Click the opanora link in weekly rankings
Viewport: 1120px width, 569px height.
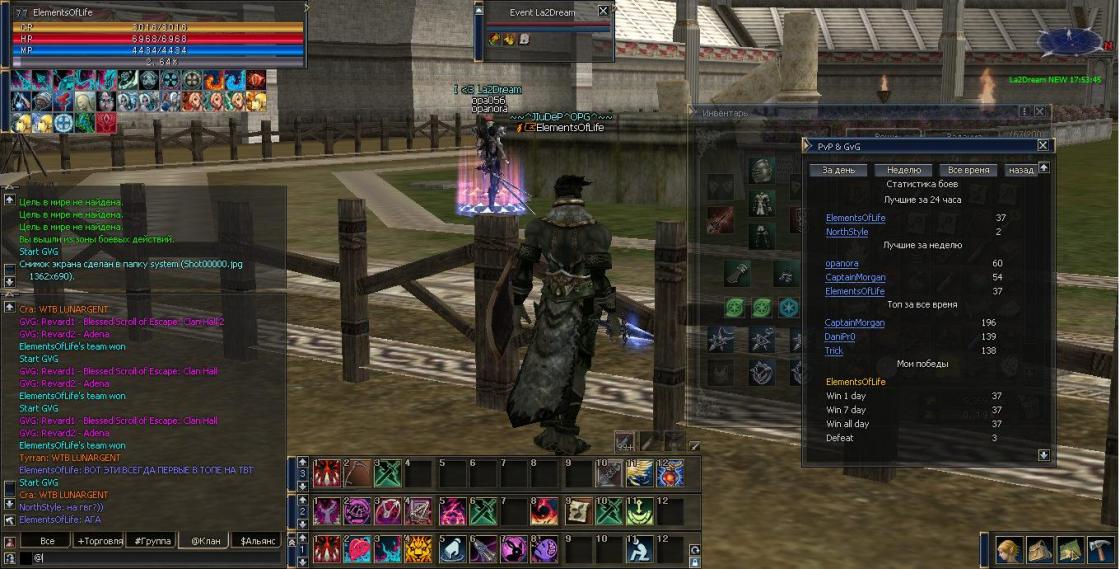(842, 264)
